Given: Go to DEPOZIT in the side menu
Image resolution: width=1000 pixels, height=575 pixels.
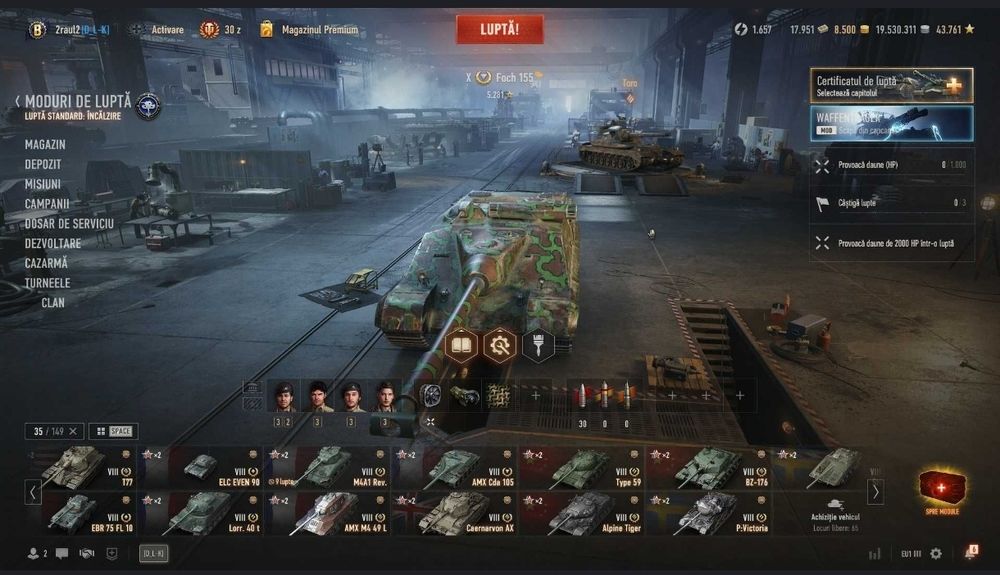Looking at the screenshot, I should click(43, 164).
